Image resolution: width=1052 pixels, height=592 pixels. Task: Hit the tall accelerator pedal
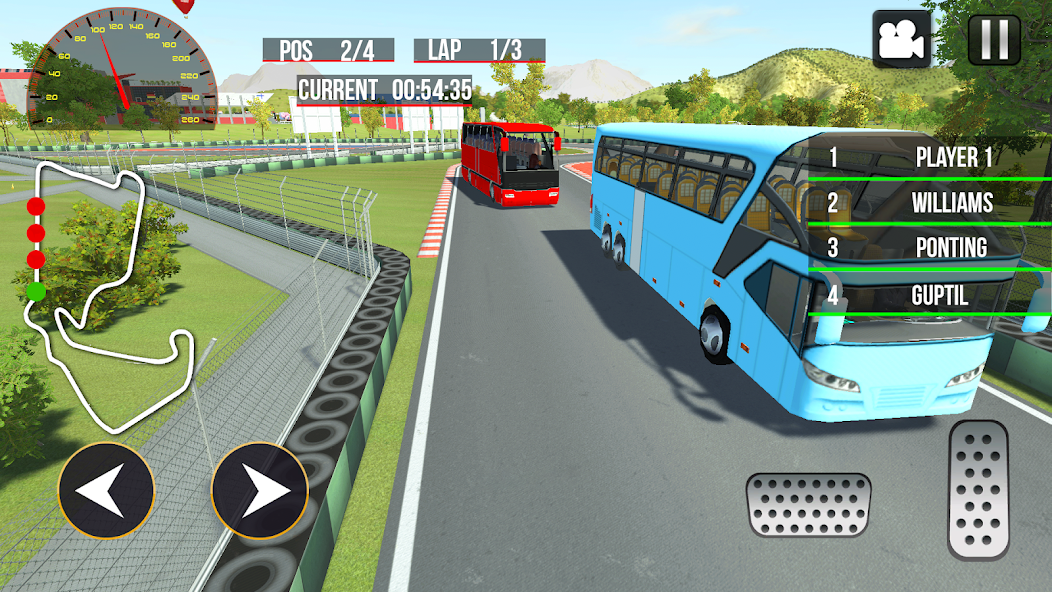click(x=978, y=489)
